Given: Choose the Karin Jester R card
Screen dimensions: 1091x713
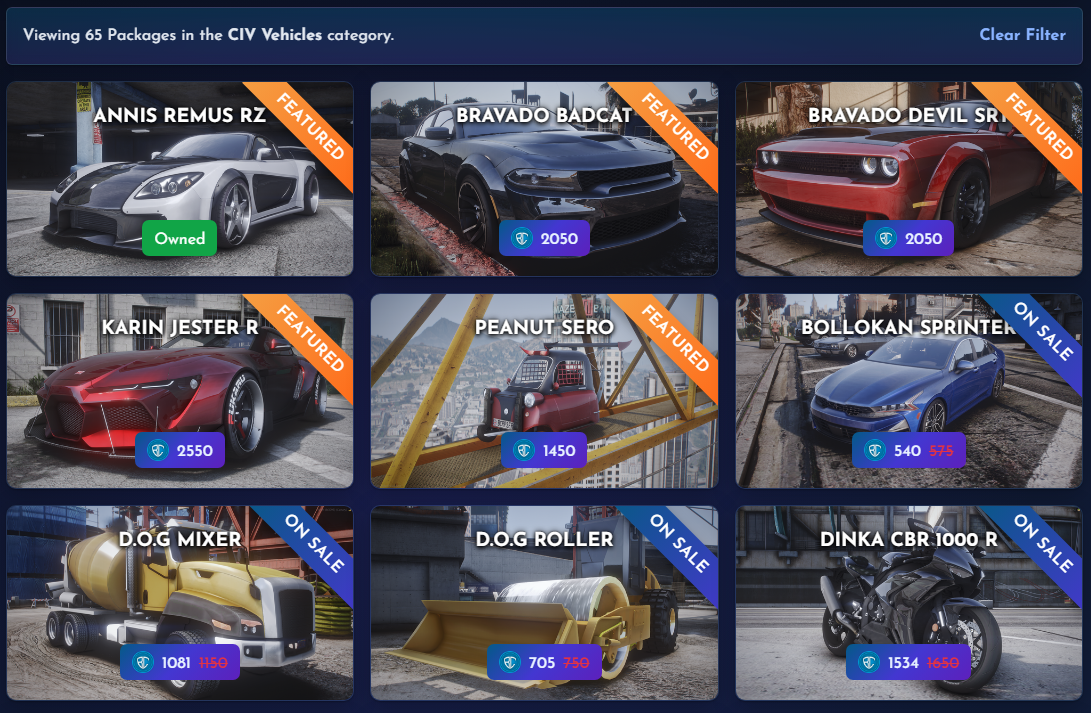Looking at the screenshot, I should point(180,380).
